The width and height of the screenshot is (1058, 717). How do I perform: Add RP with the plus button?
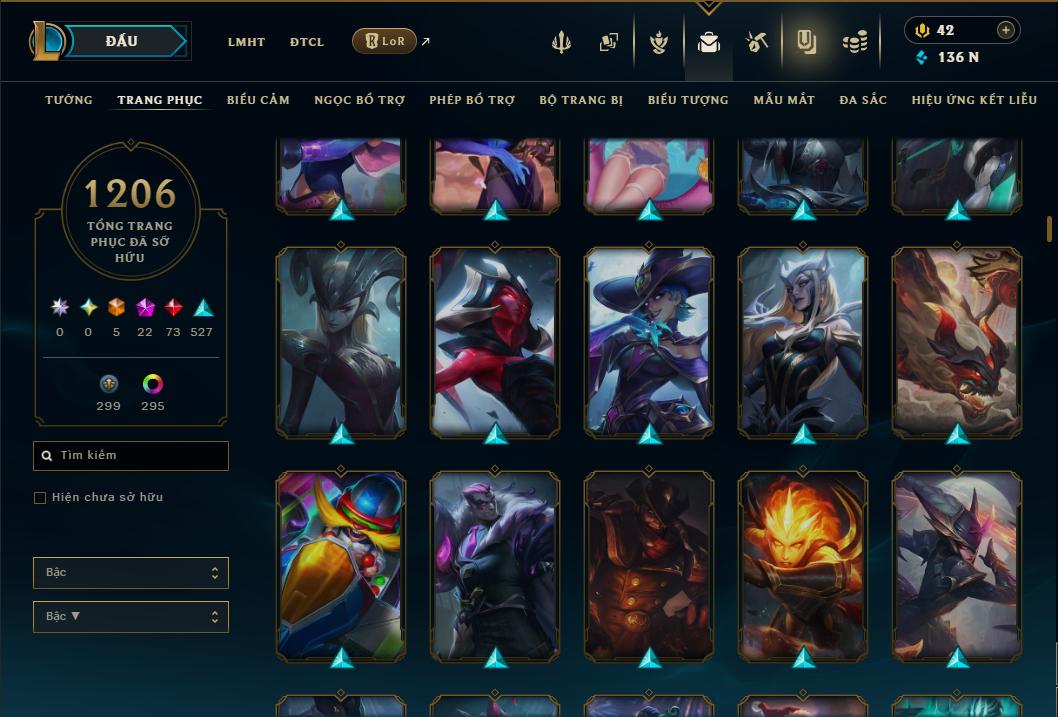1005,30
